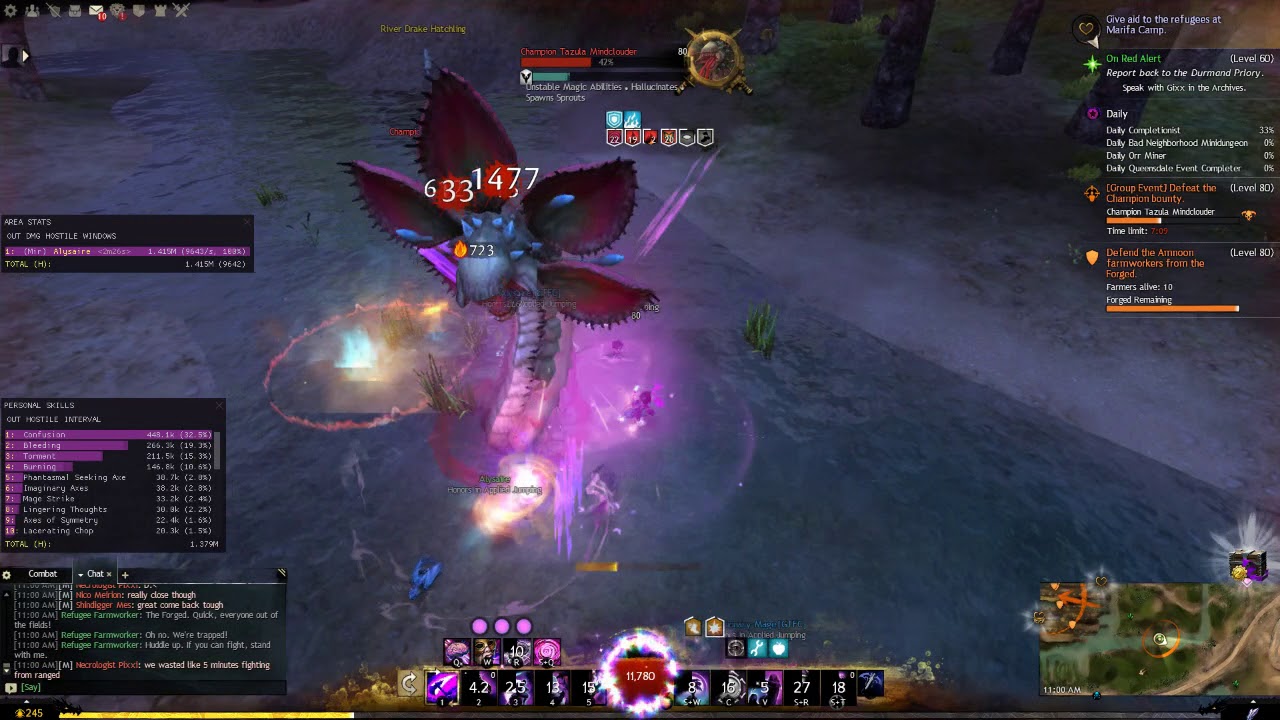The image size is (1280, 720).
Task: Open the contacts and LFG panel
Action: point(33,11)
